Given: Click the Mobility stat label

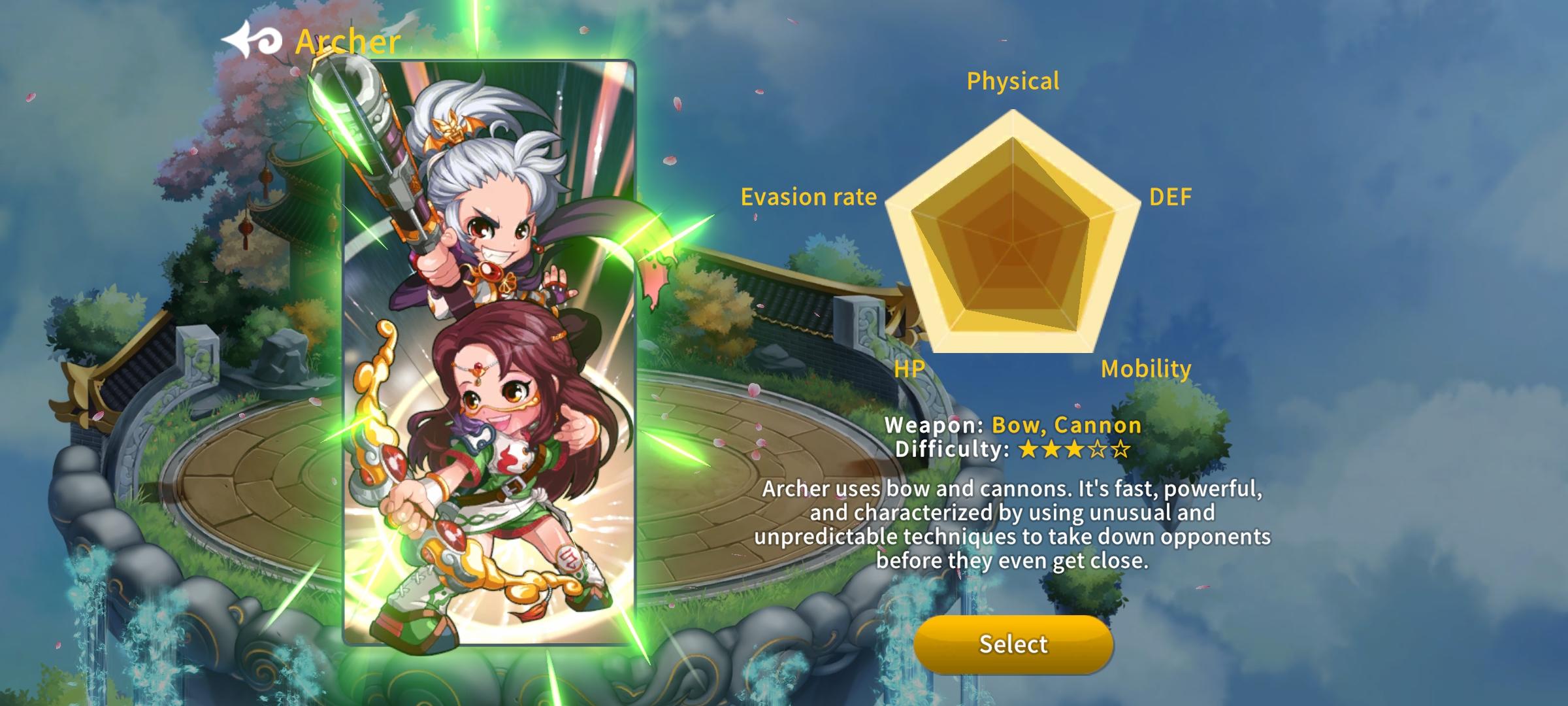Looking at the screenshot, I should tap(1145, 369).
